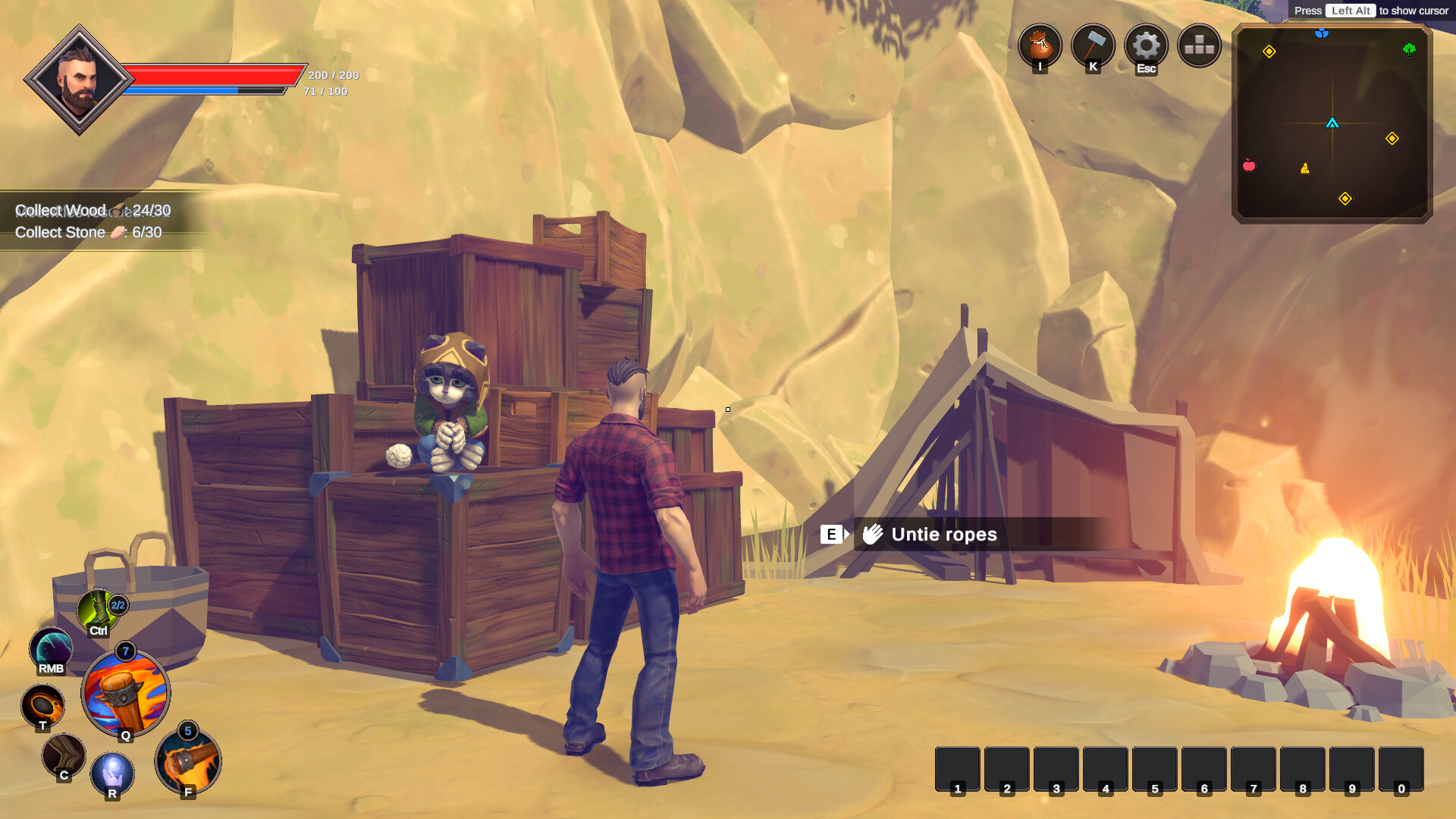The height and width of the screenshot is (819, 1456).
Task: Click the red apple marker on minimap
Action: pyautogui.click(x=1249, y=165)
